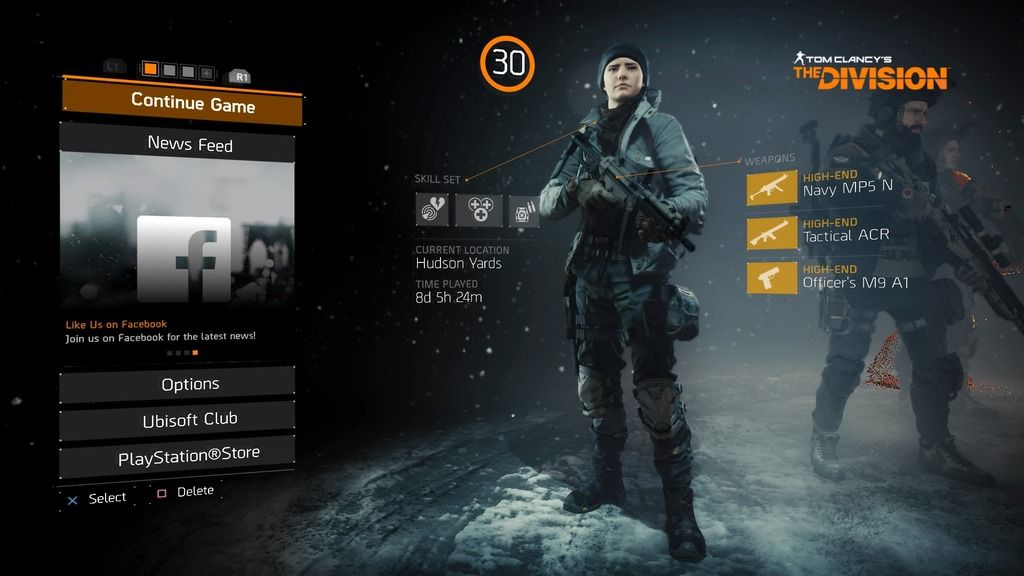The width and height of the screenshot is (1024, 576).
Task: Choose the empty character slot with plus
Action: [206, 72]
